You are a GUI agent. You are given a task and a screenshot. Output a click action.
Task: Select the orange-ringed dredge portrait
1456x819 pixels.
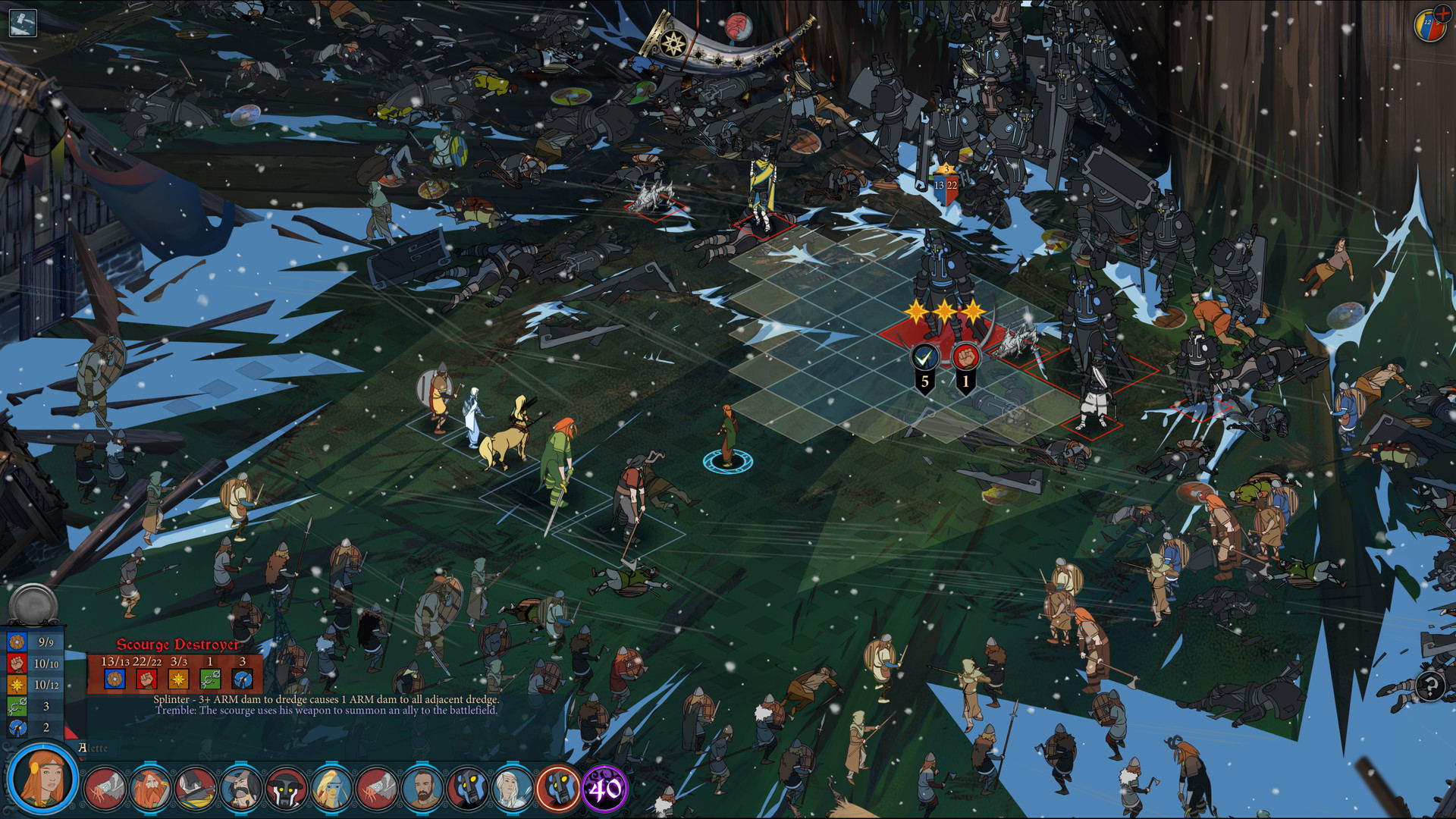(x=558, y=789)
